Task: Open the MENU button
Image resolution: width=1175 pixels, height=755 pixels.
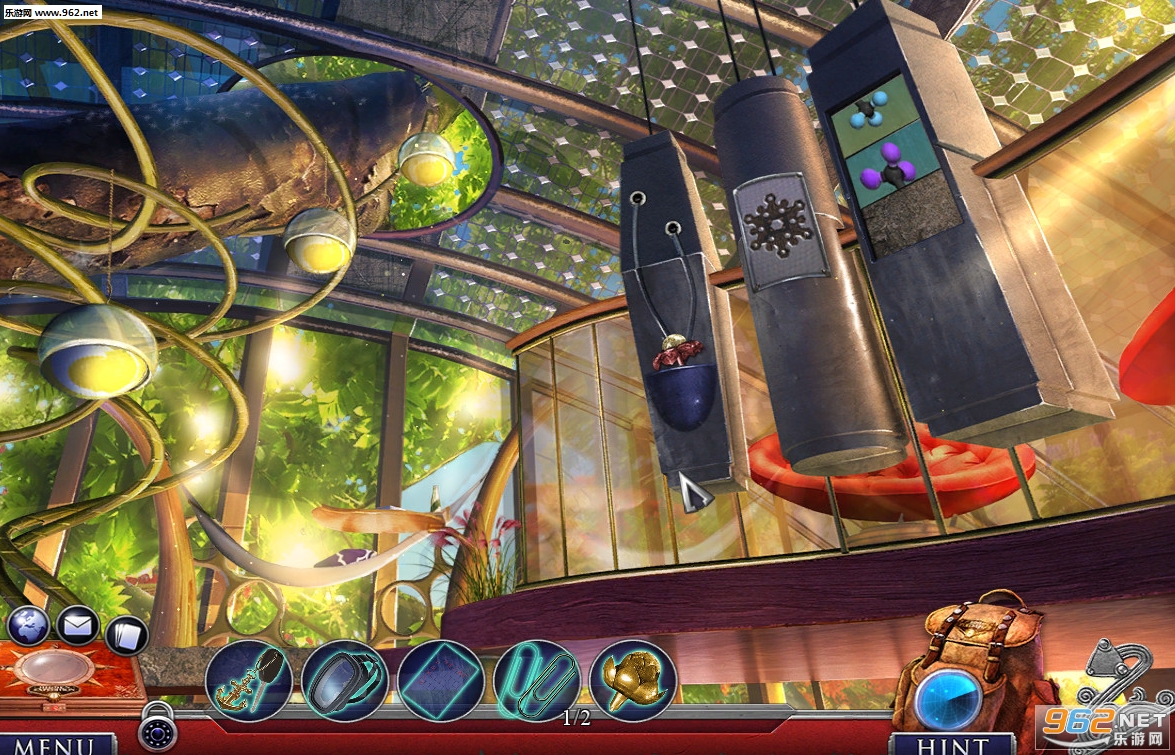Action: click(x=58, y=744)
